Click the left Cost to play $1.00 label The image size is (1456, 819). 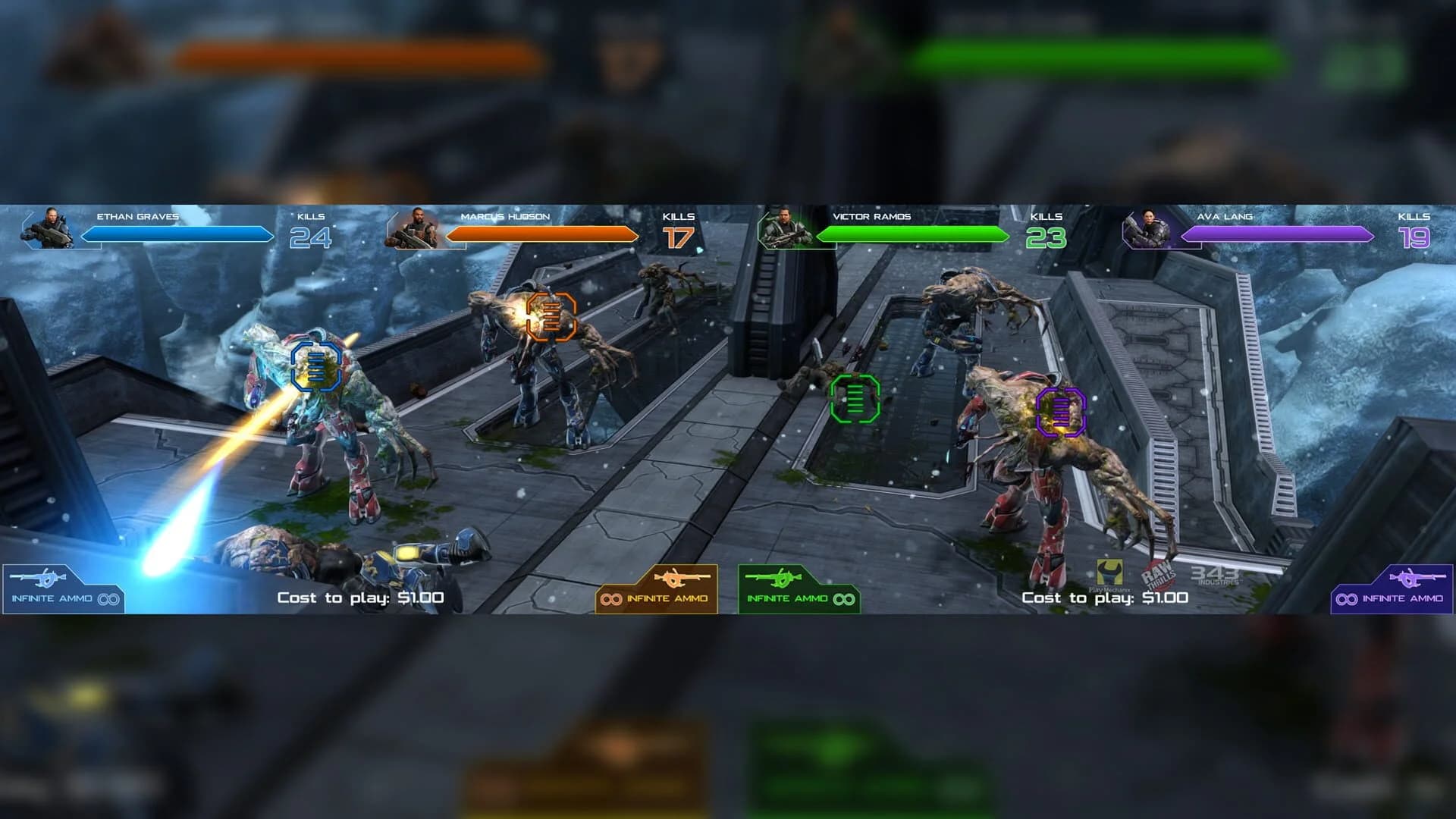(360, 598)
